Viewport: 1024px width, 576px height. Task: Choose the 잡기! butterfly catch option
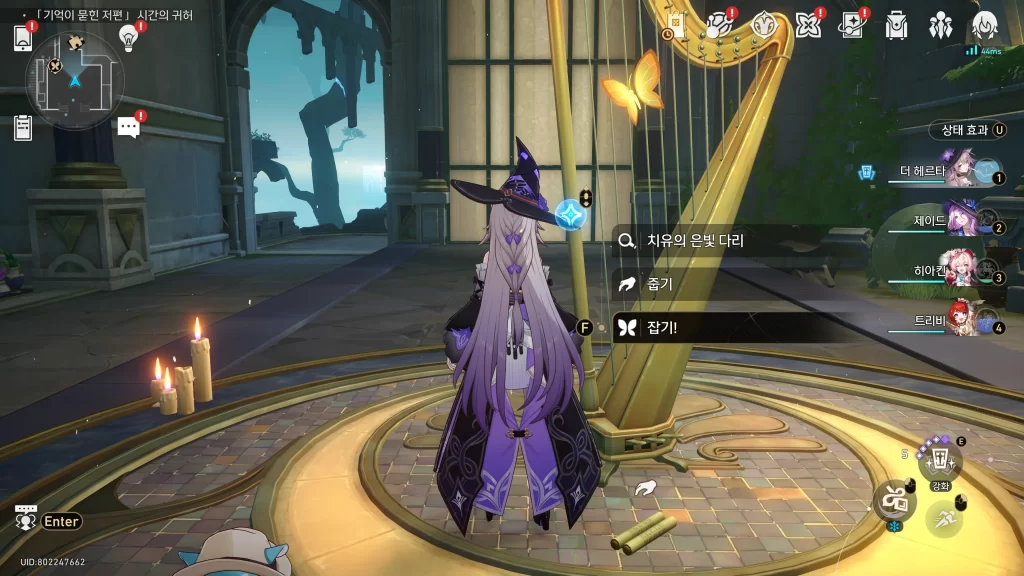662,327
